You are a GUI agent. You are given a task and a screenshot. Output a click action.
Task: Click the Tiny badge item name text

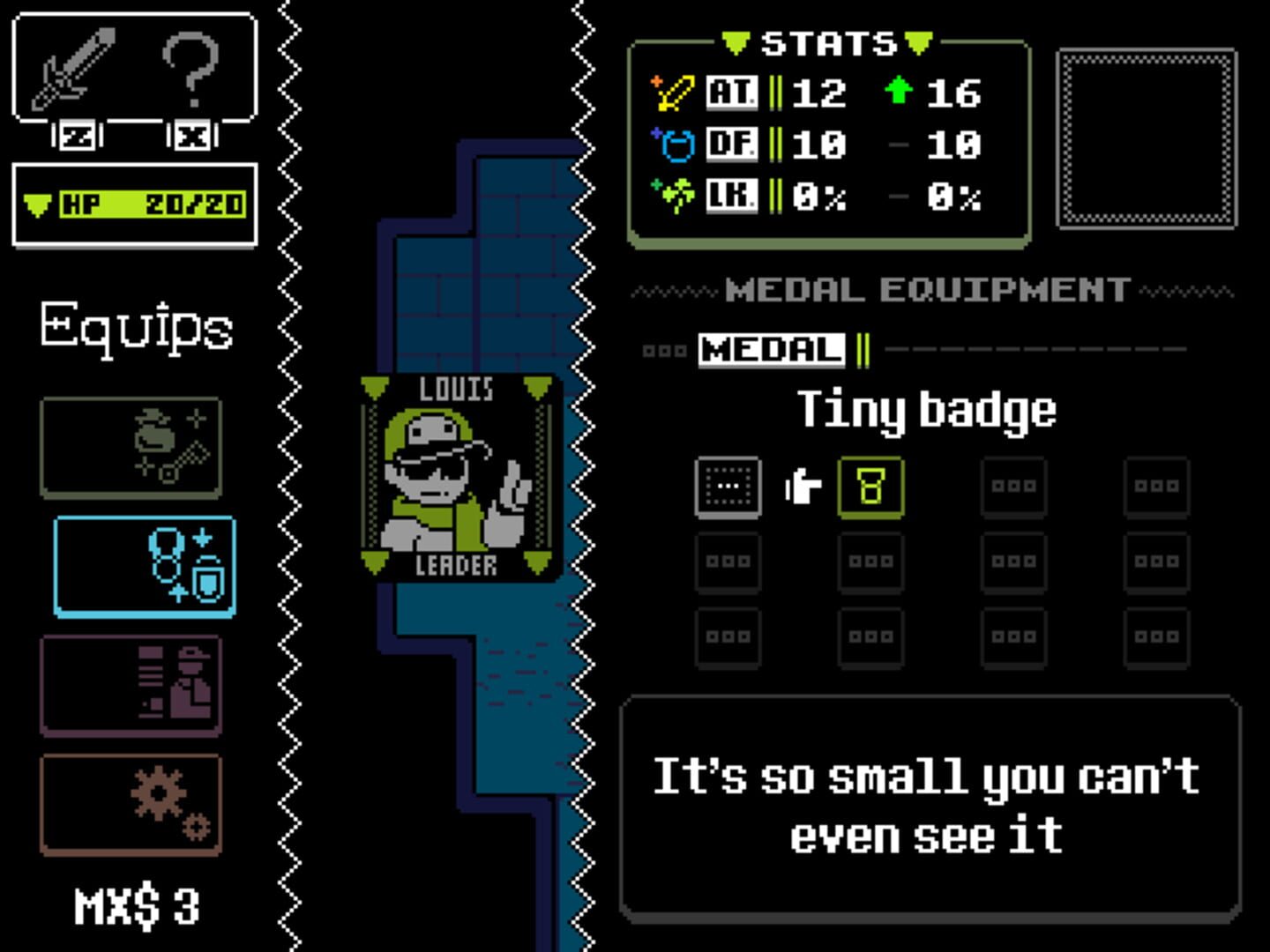pyautogui.click(x=926, y=407)
